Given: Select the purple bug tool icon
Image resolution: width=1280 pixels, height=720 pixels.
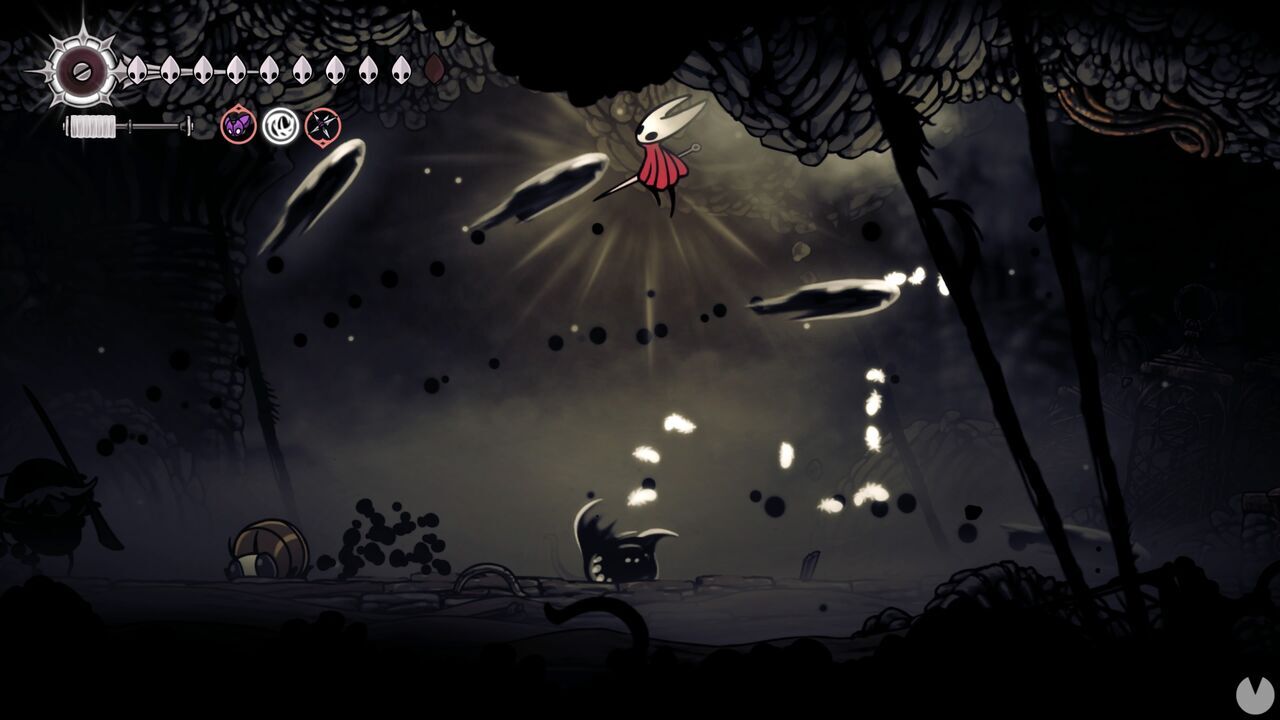Looking at the screenshot, I should pos(238,126).
